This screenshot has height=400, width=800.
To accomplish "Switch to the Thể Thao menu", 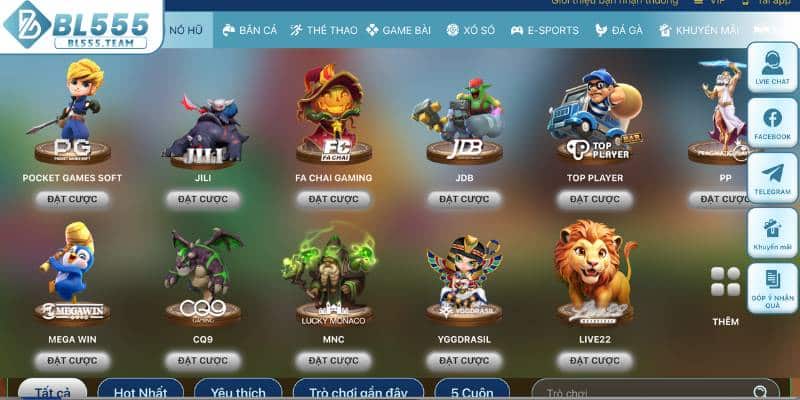I will 324,30.
